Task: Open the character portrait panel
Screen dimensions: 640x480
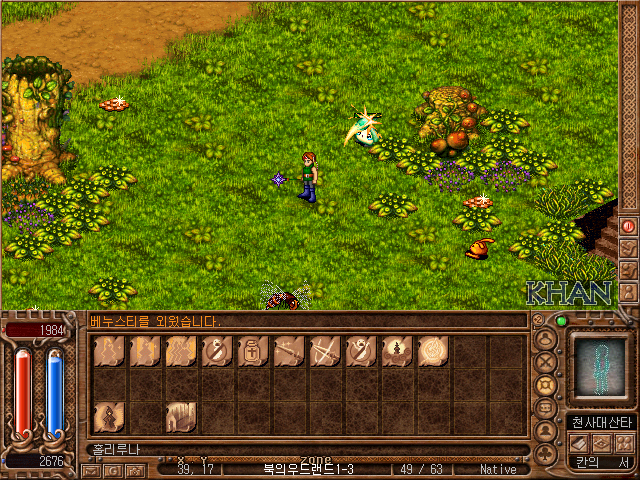Action: 599,369
